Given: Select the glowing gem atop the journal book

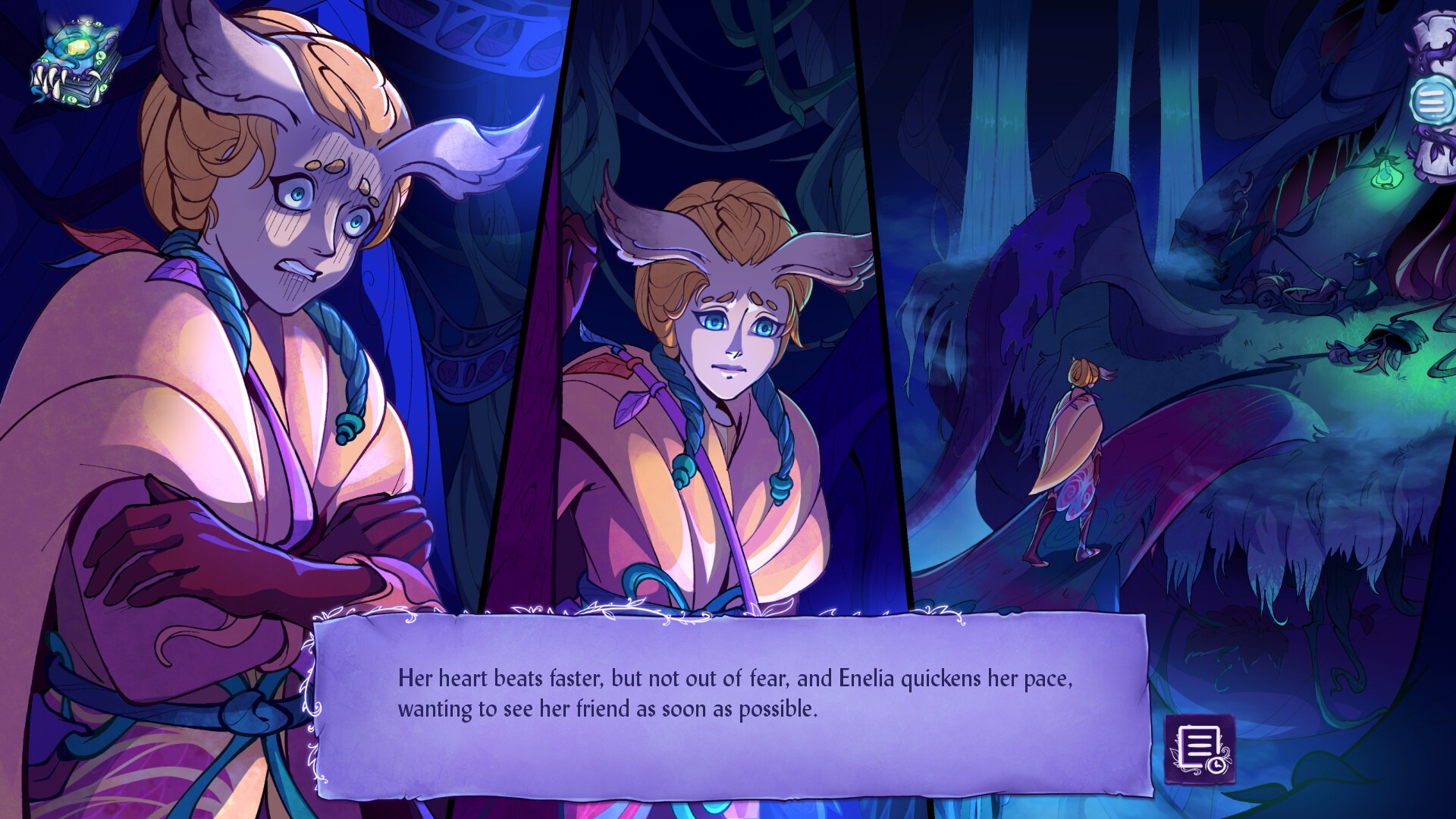Looking at the screenshot, I should point(78,47).
